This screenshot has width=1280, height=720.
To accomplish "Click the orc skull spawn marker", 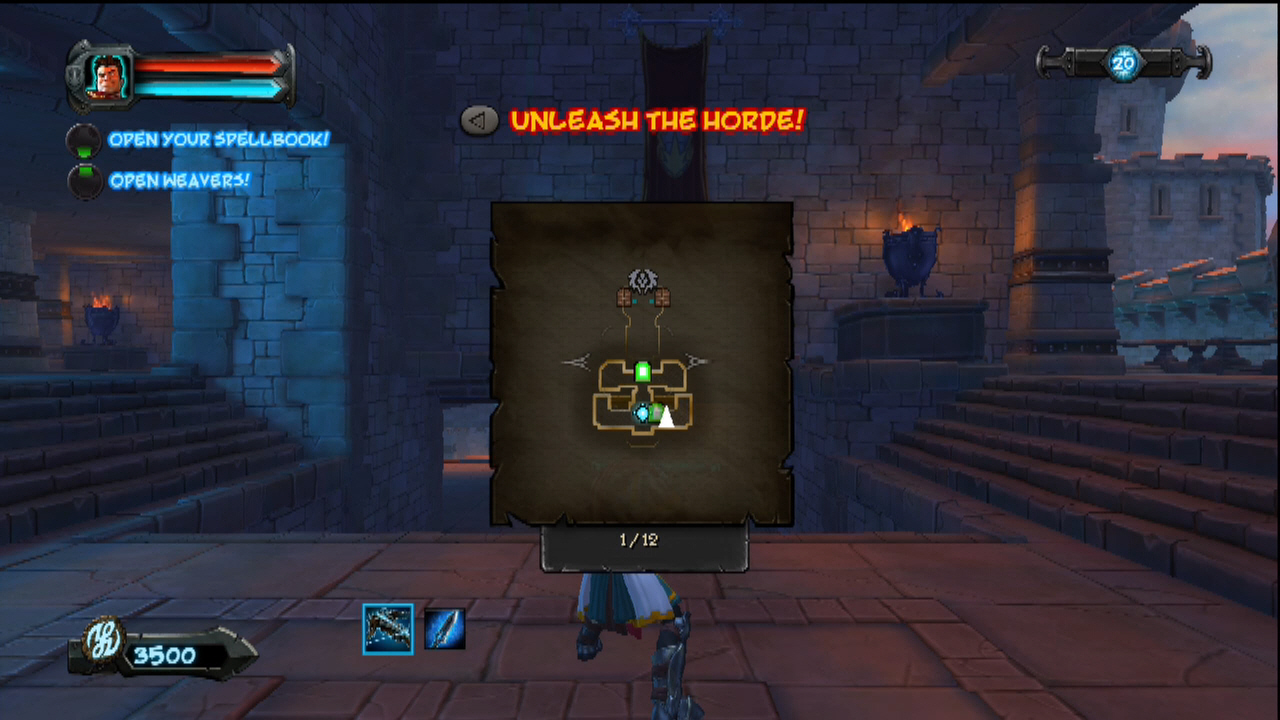I will (641, 279).
